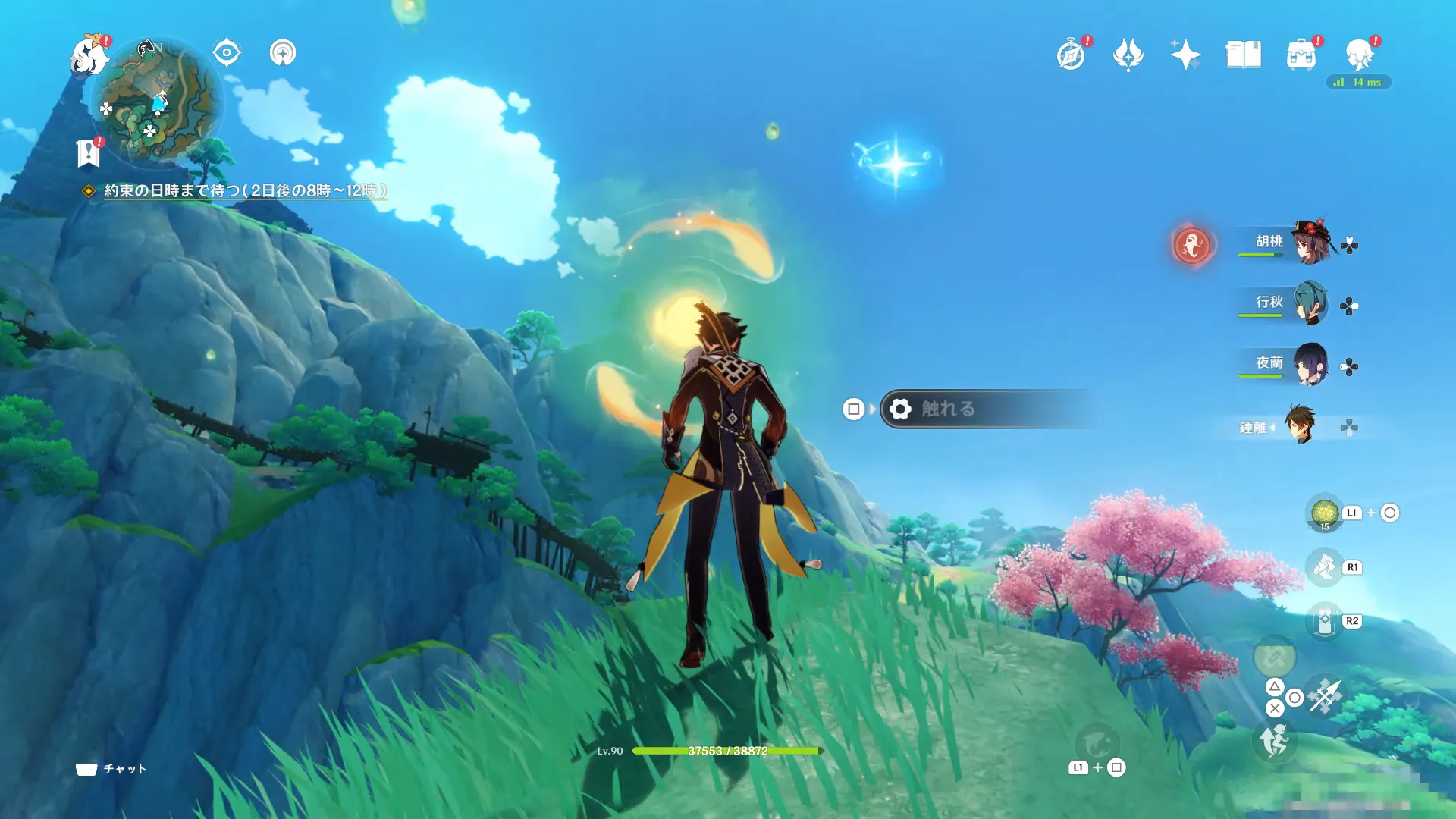Open the tower-shaped icon beside the minimap
The width and height of the screenshot is (1456, 819).
tap(283, 53)
